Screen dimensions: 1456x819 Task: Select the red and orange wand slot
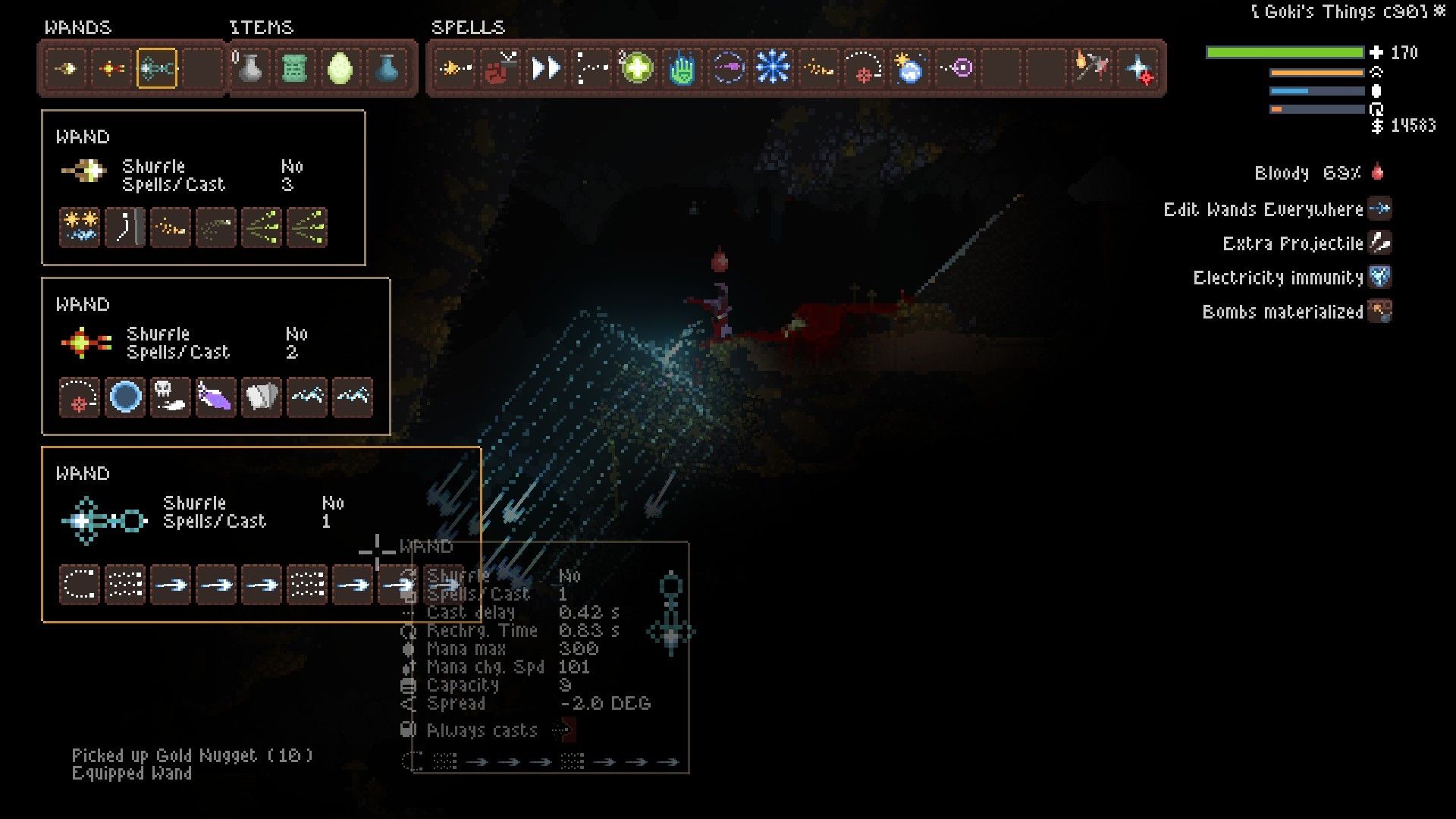[x=111, y=69]
